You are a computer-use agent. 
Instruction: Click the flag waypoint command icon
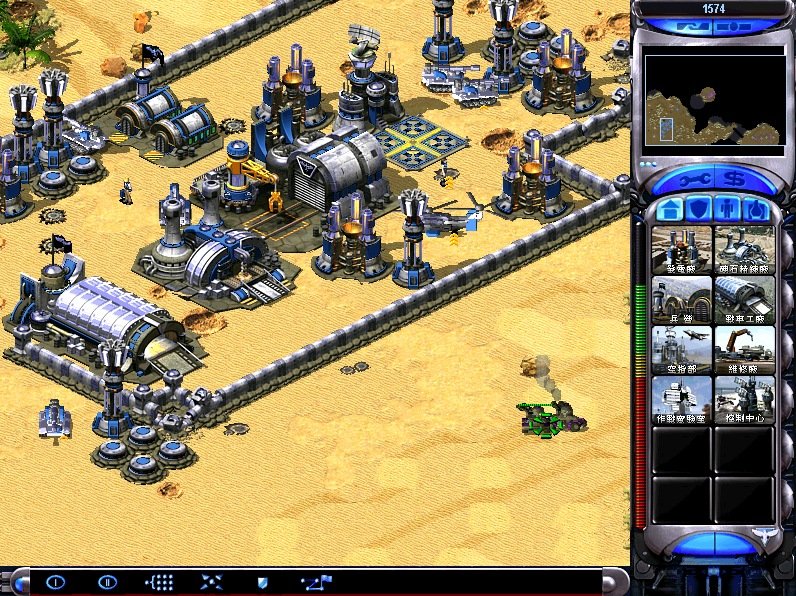coord(316,582)
